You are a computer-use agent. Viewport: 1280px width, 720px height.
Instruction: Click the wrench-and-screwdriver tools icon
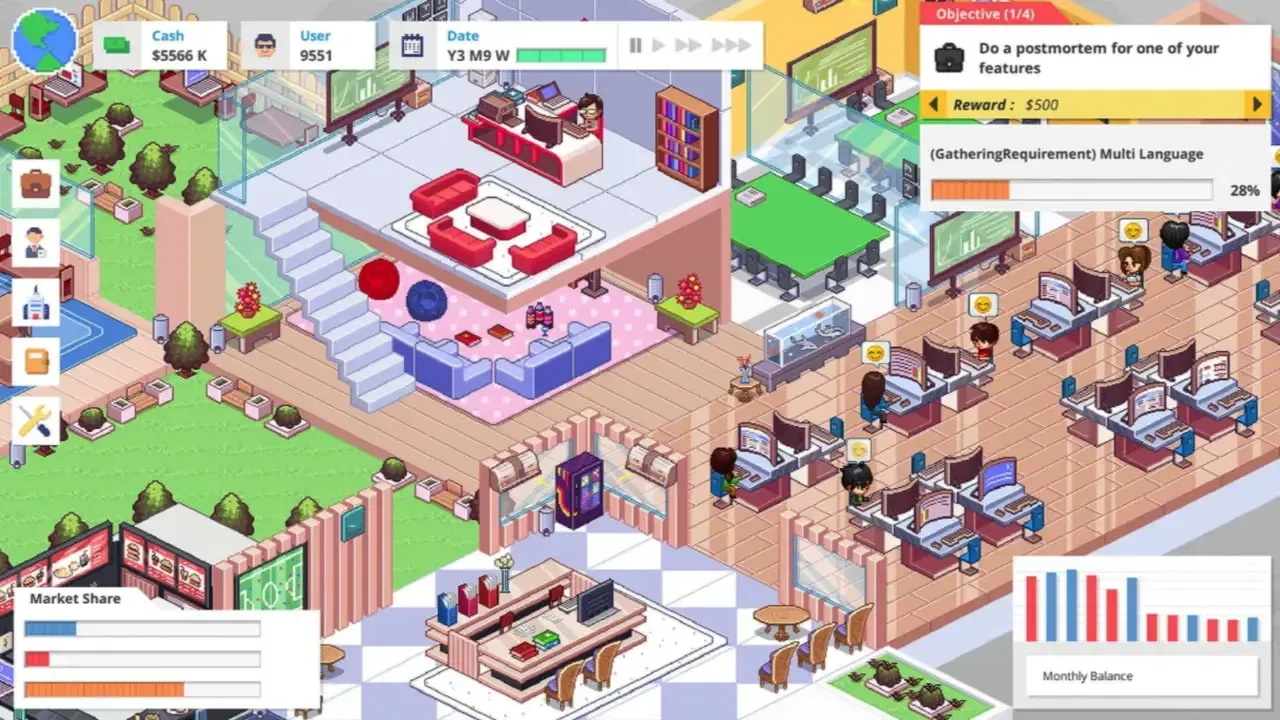coord(35,419)
